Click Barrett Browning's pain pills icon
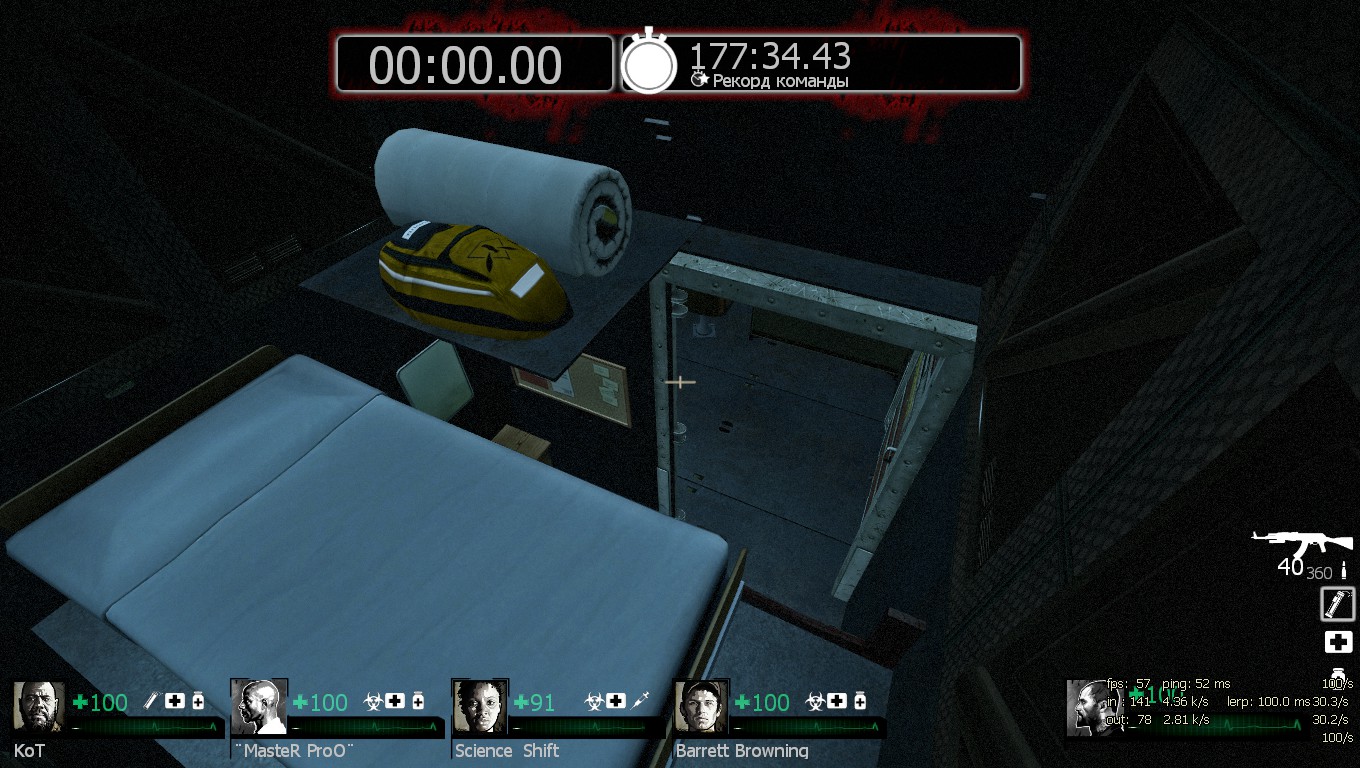The image size is (1360, 768). (860, 701)
